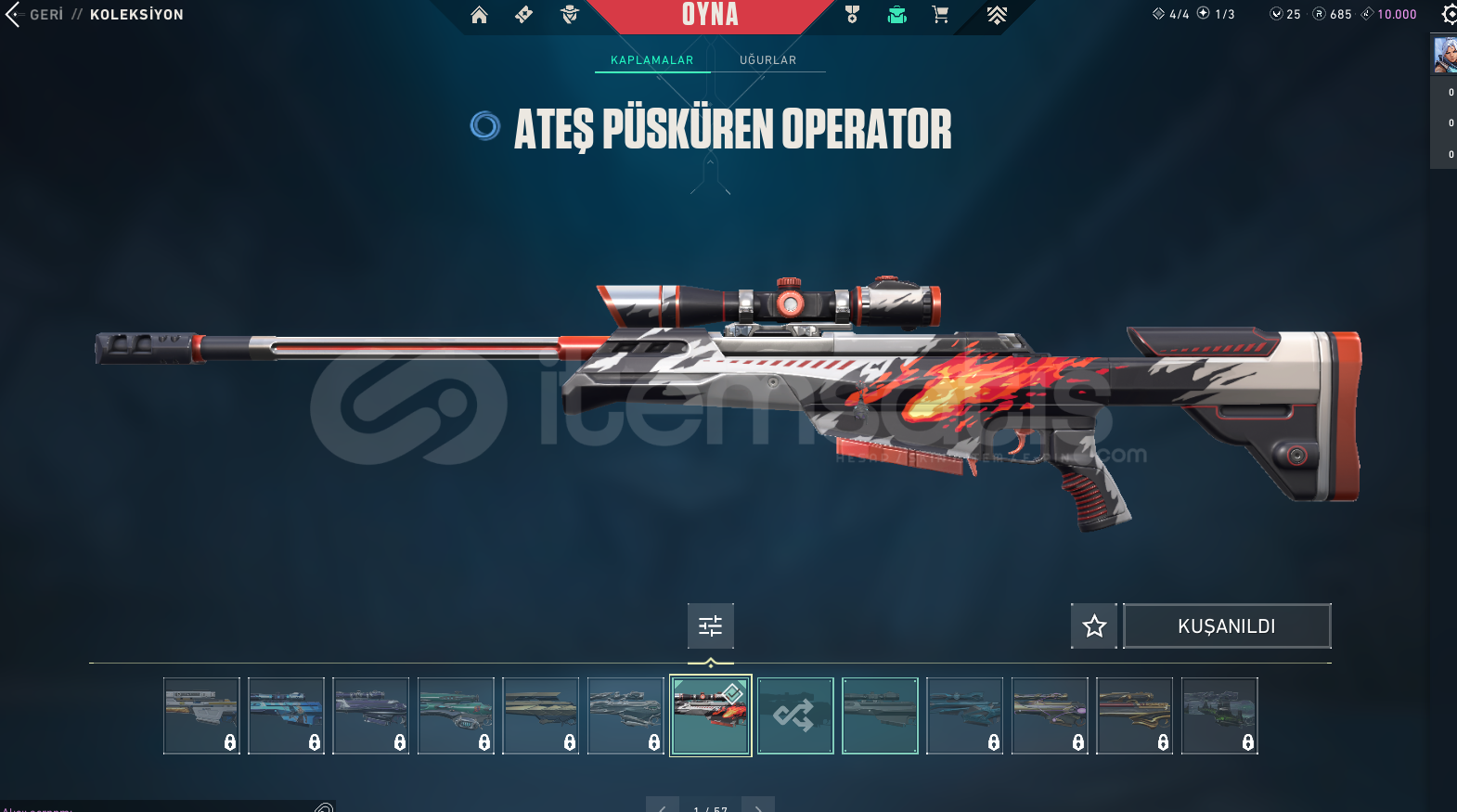Open settings with the gear icon
The height and width of the screenshot is (812, 1457).
pos(1449,15)
